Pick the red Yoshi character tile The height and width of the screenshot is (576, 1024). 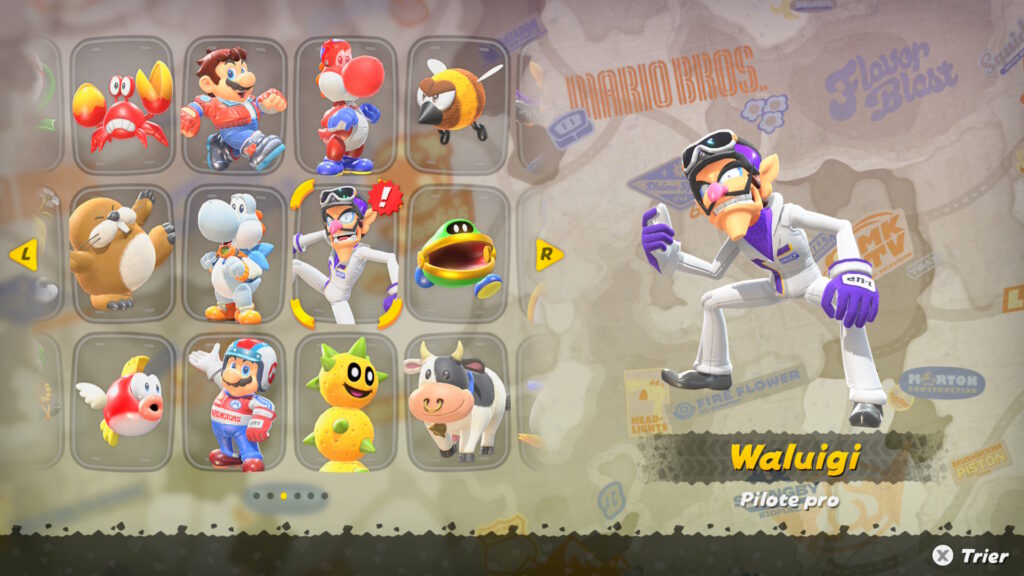click(346, 106)
